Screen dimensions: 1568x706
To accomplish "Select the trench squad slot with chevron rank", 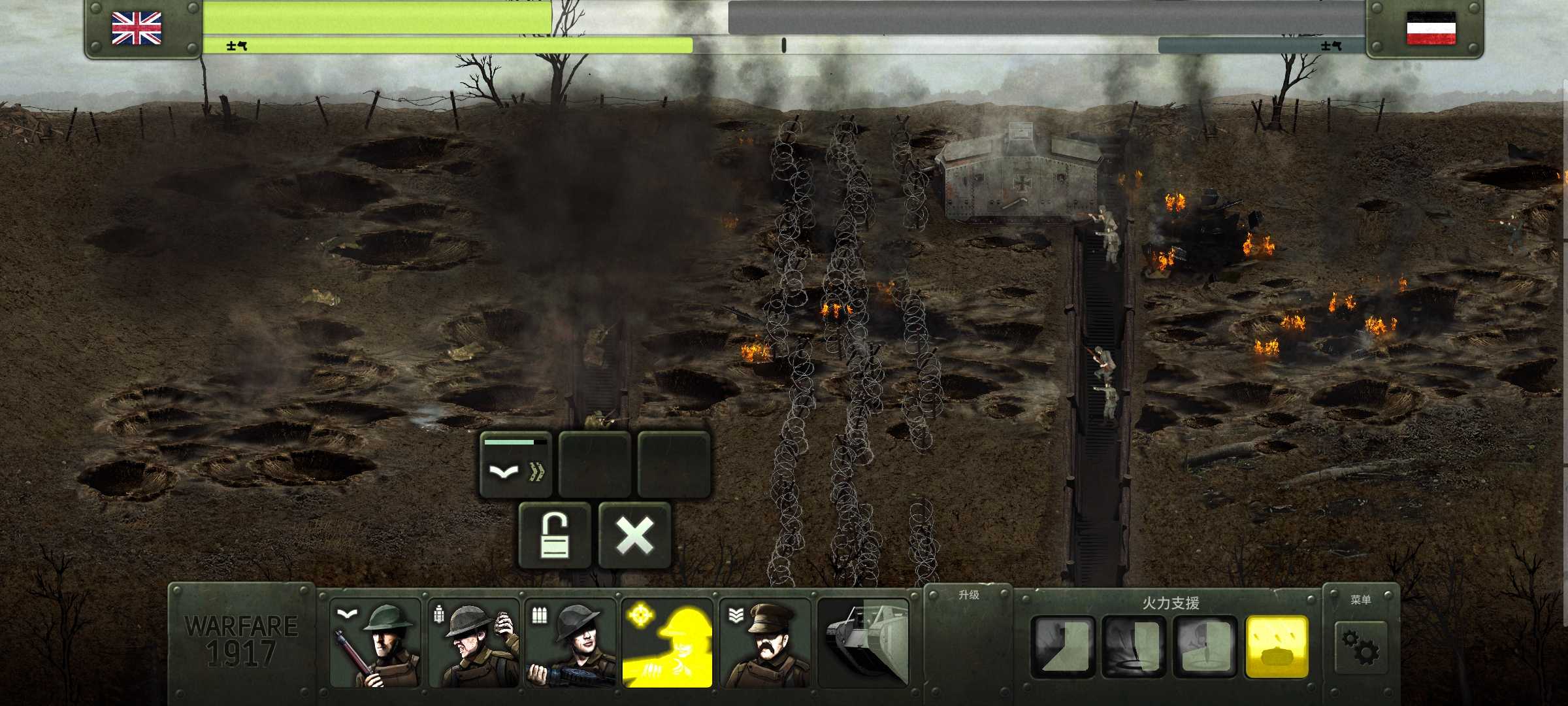I will point(516,464).
